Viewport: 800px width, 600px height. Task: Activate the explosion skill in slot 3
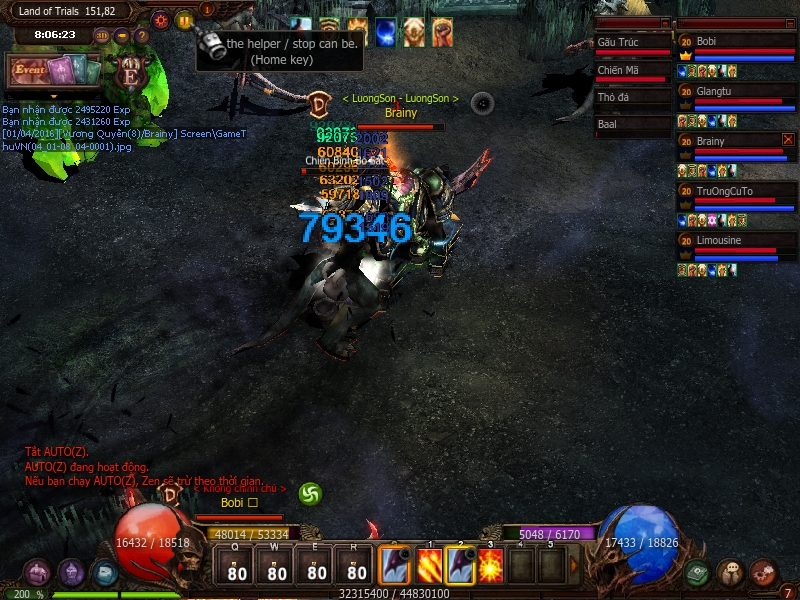click(490, 565)
